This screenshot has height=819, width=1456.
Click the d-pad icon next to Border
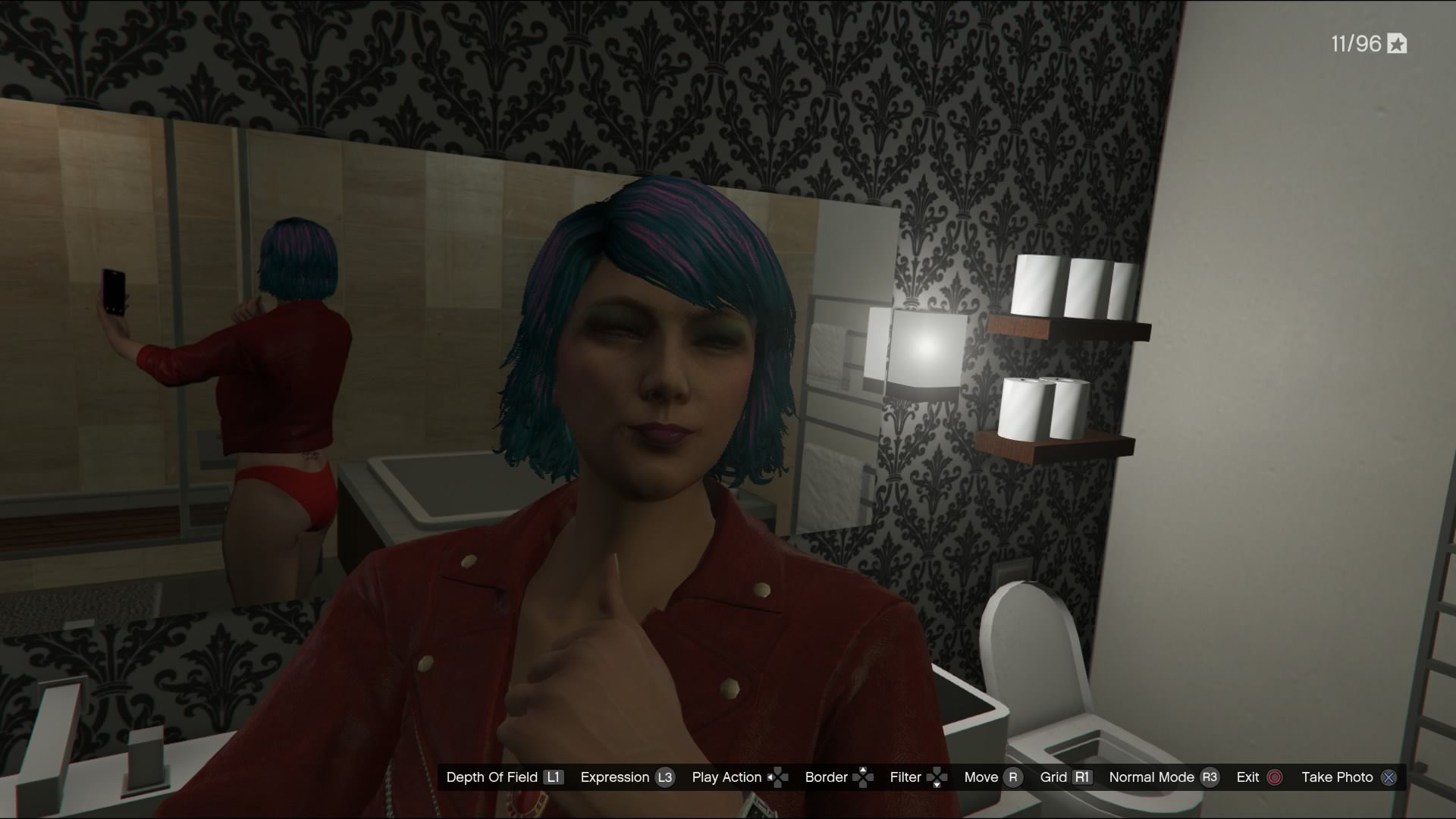pyautogui.click(x=862, y=777)
